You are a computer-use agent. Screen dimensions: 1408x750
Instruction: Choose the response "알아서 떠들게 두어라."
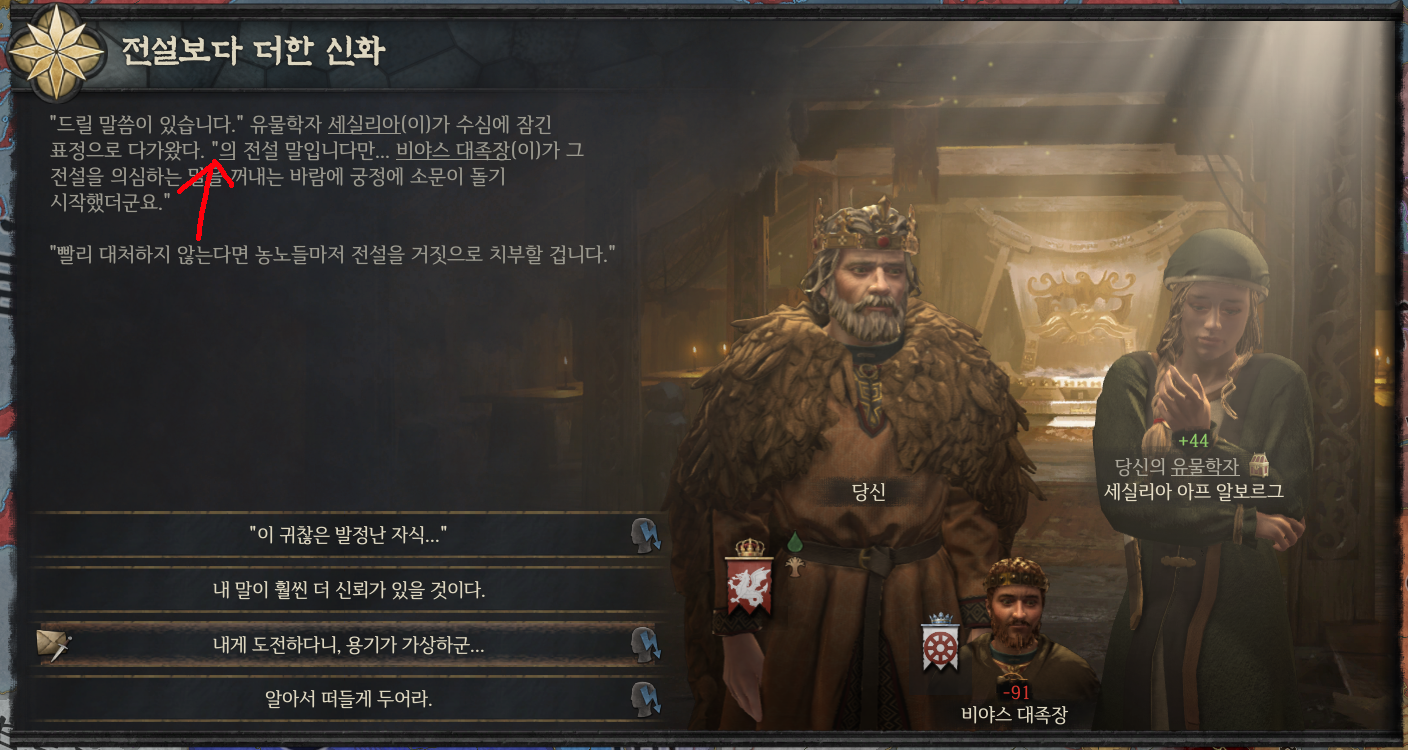pyautogui.click(x=350, y=696)
